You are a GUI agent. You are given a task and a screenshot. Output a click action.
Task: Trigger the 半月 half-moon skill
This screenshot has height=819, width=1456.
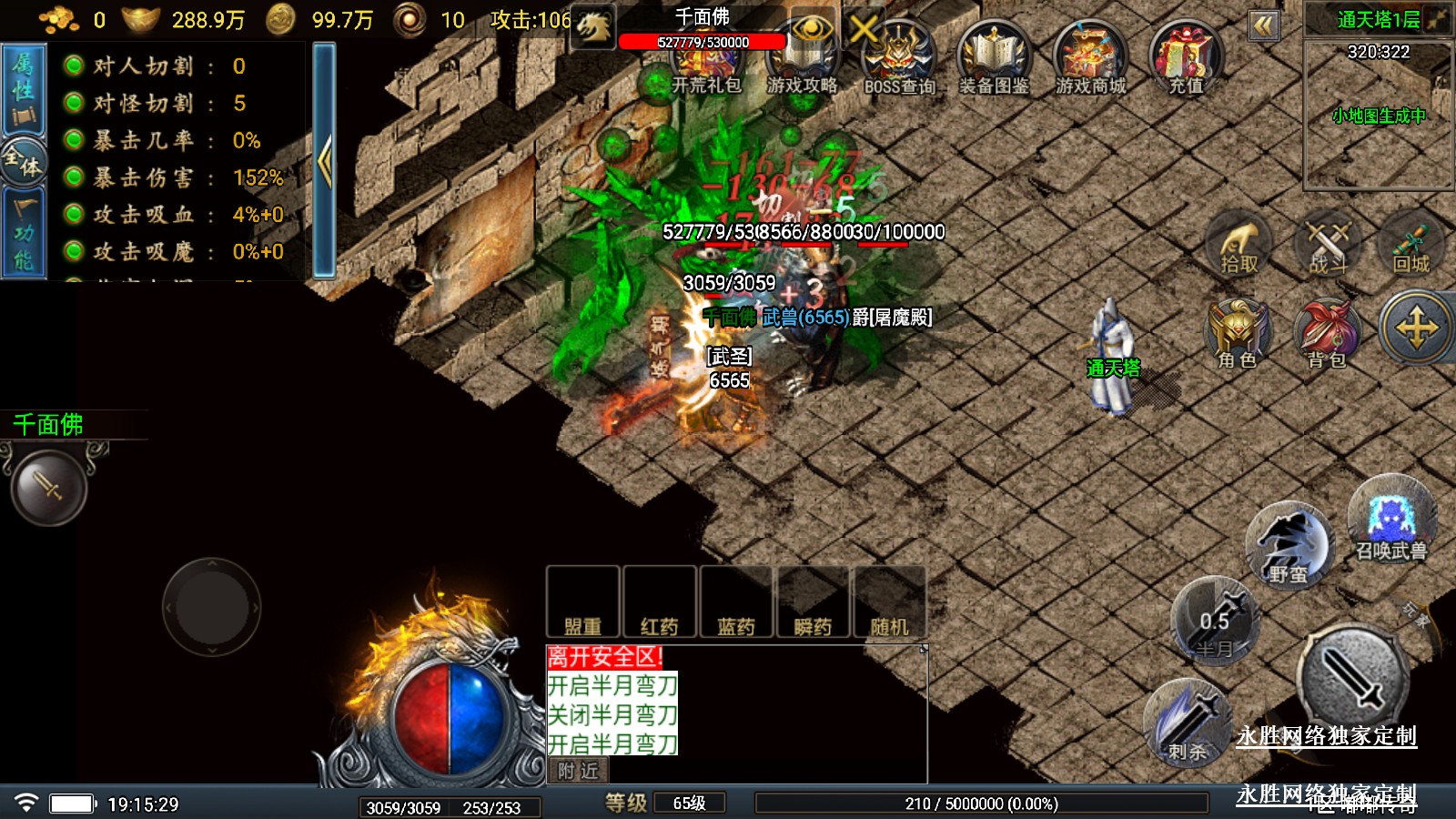[x=1215, y=622]
